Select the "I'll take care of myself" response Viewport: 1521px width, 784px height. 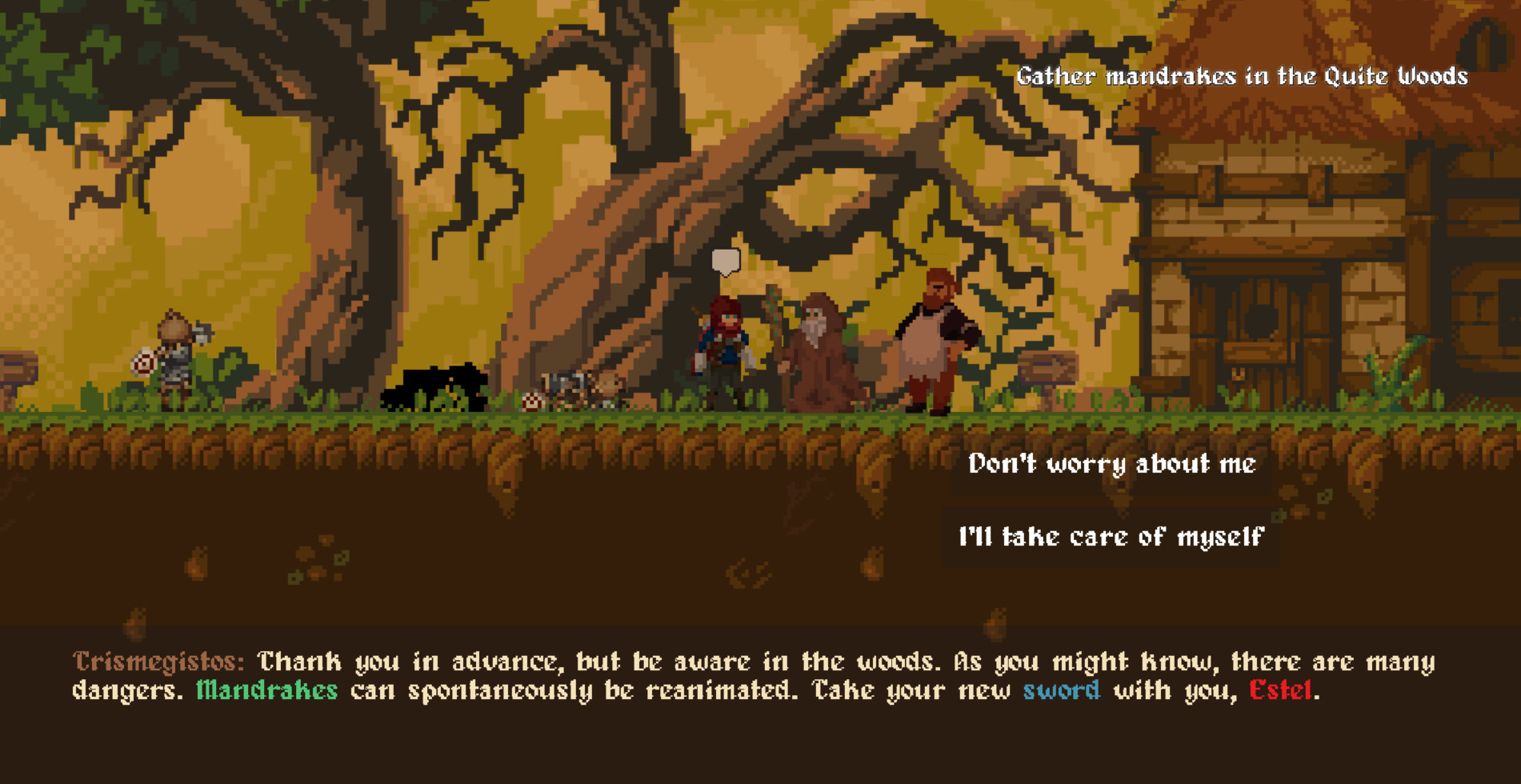click(x=1112, y=537)
